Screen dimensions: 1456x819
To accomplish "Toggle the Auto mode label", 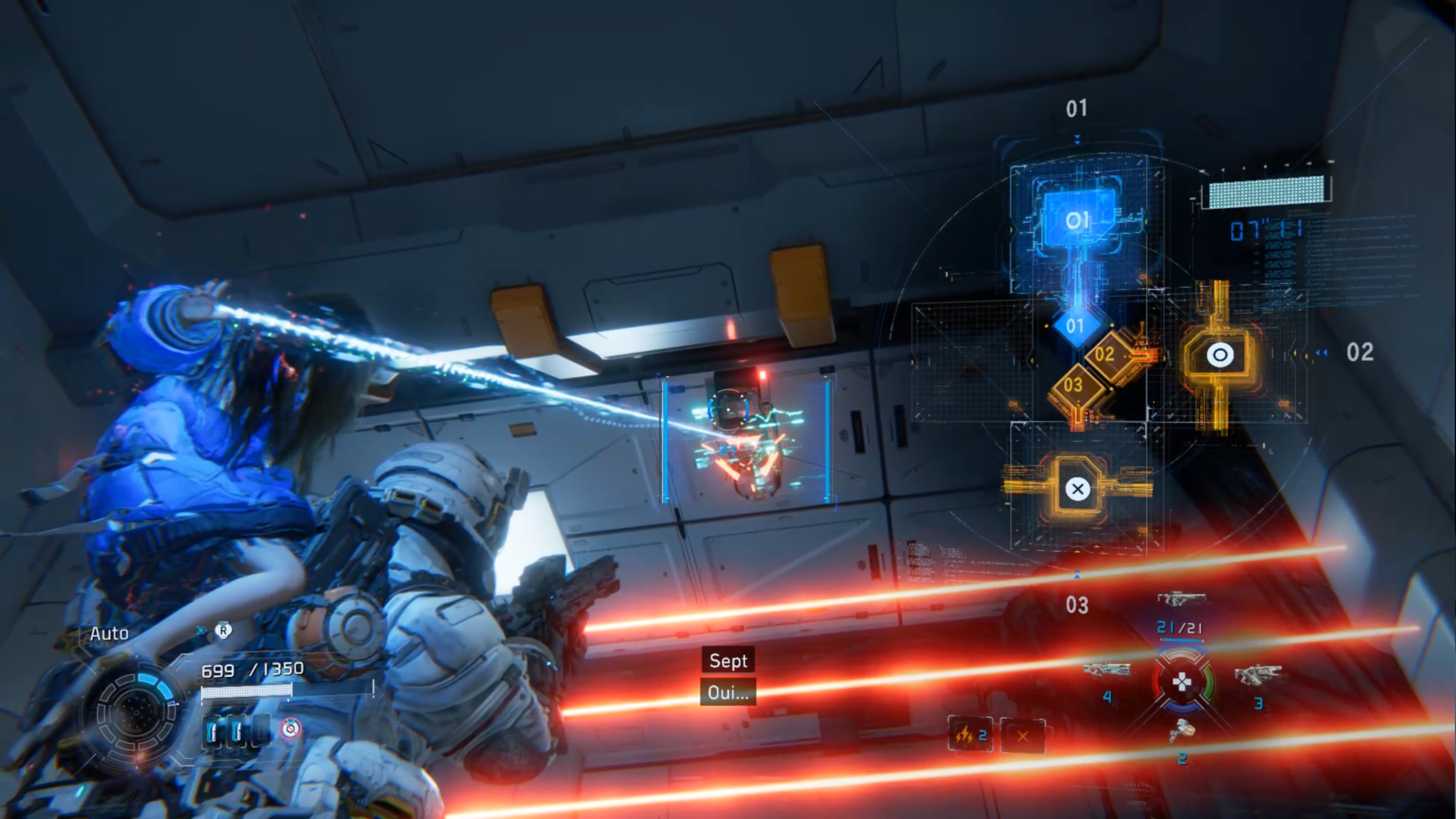I will point(109,633).
